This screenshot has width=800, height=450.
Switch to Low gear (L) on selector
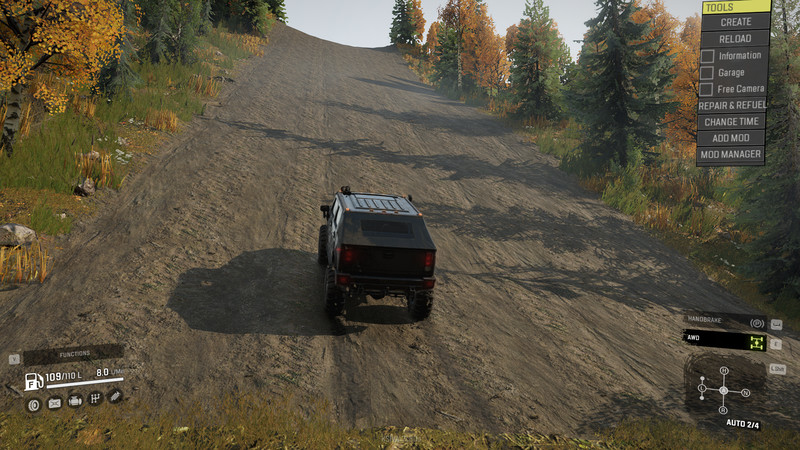pyautogui.click(x=702, y=388)
